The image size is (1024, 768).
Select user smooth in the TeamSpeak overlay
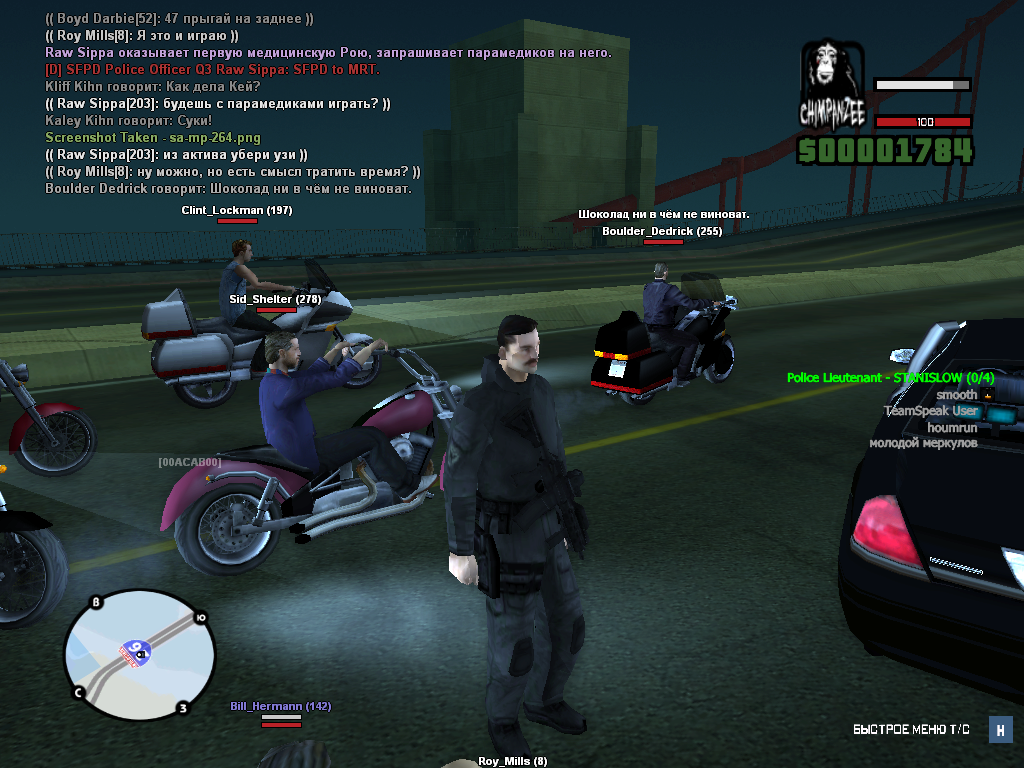pyautogui.click(x=956, y=395)
